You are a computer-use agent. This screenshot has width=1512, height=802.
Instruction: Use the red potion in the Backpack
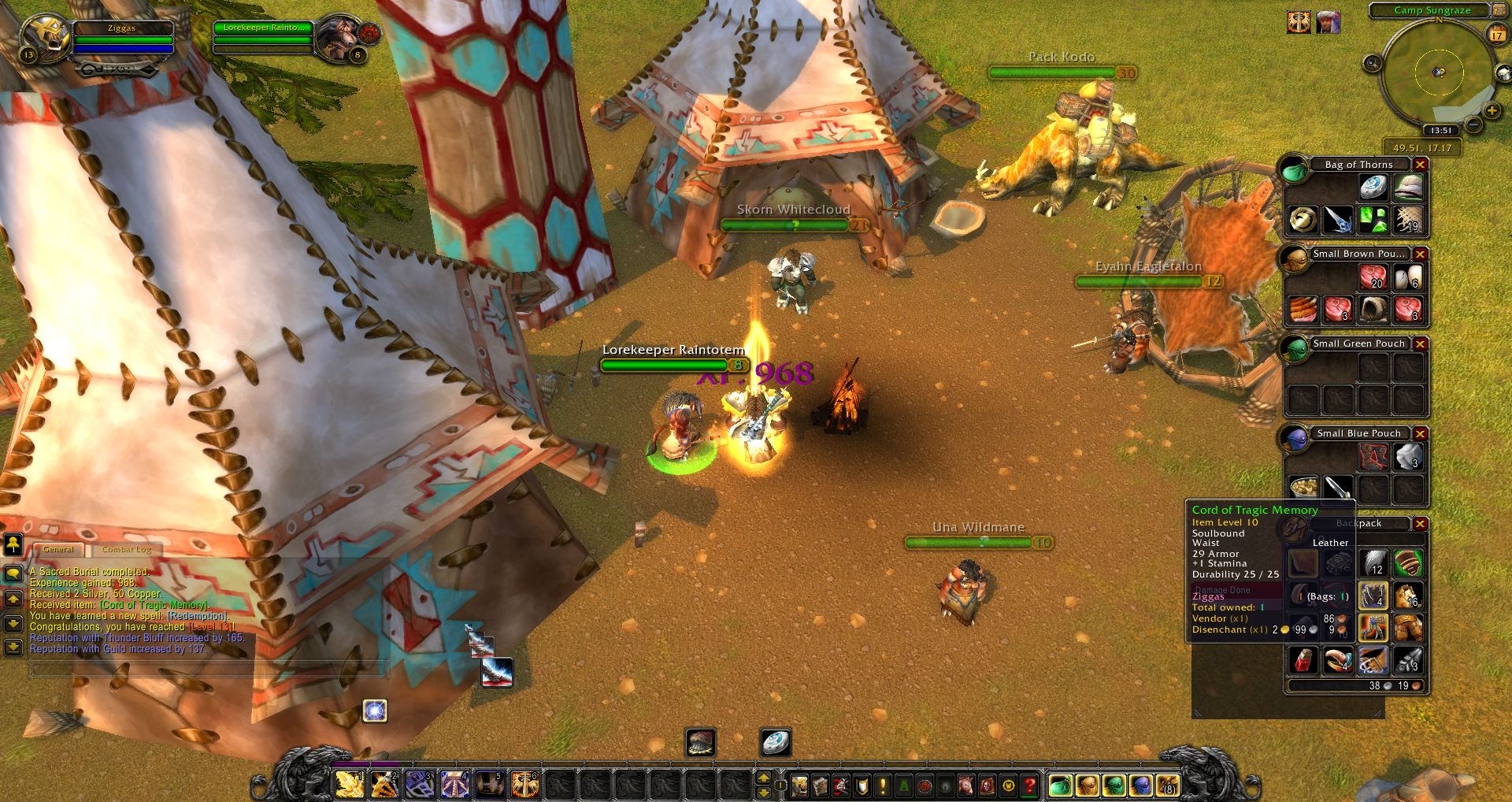click(x=1303, y=660)
